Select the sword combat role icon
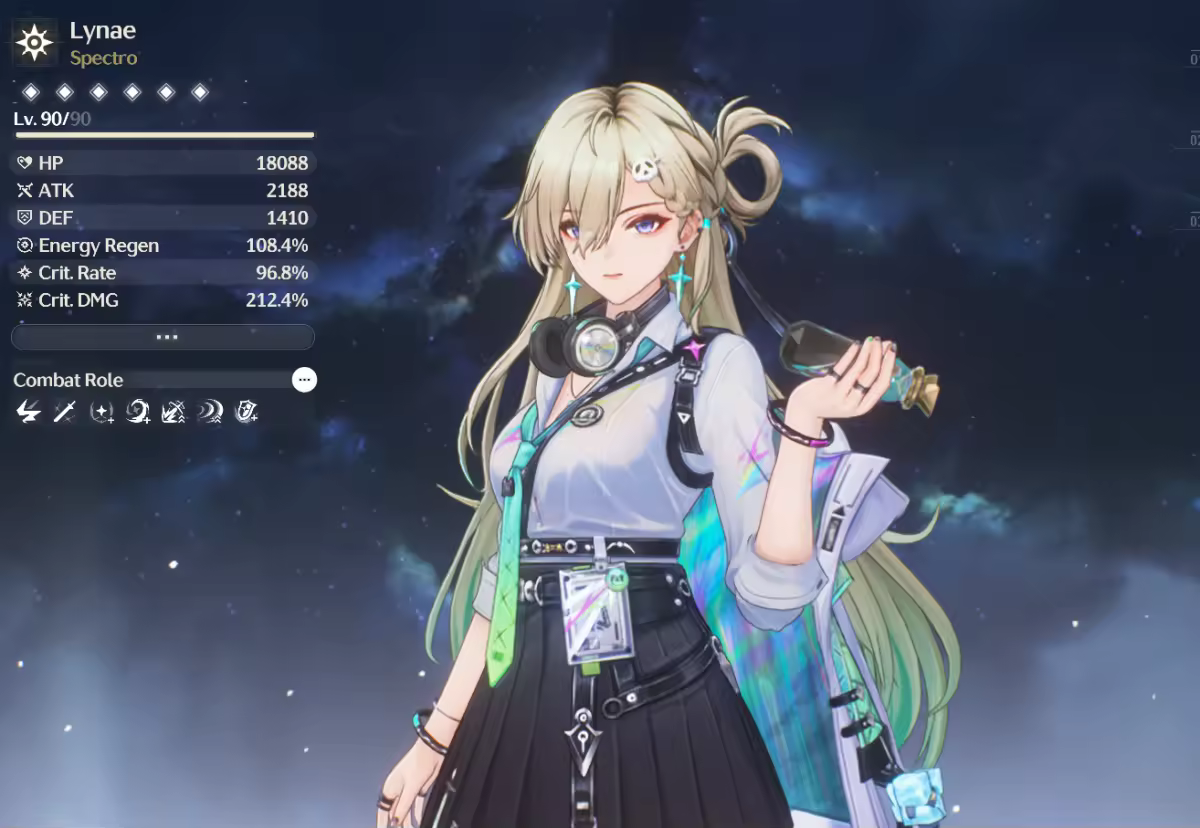The width and height of the screenshot is (1200, 828). (x=65, y=410)
